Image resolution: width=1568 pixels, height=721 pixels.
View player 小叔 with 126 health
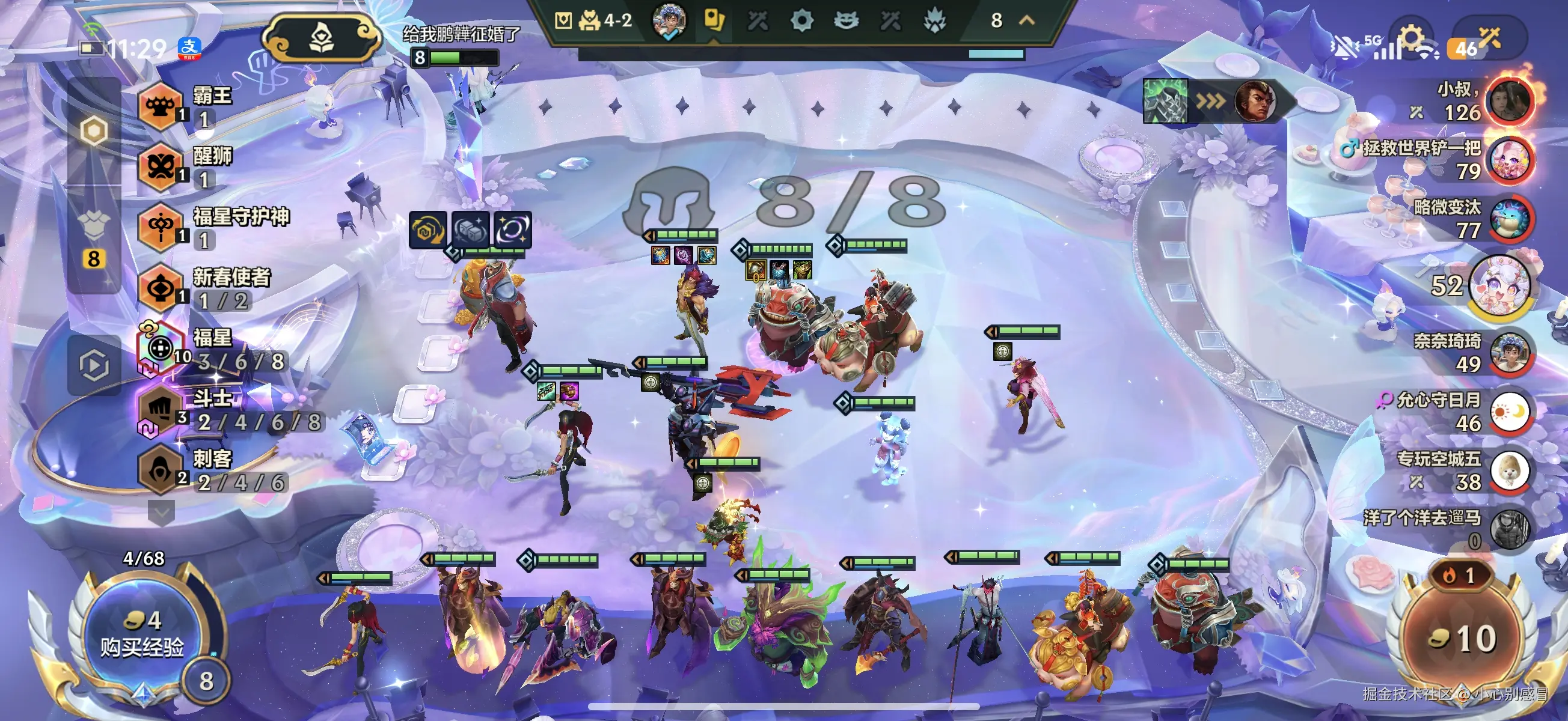click(x=1508, y=102)
